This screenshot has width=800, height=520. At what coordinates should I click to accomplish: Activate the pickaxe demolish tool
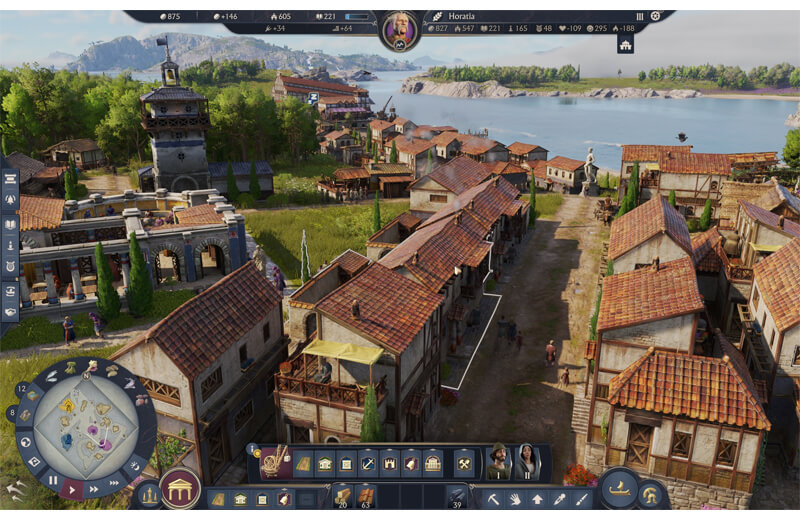(493, 498)
